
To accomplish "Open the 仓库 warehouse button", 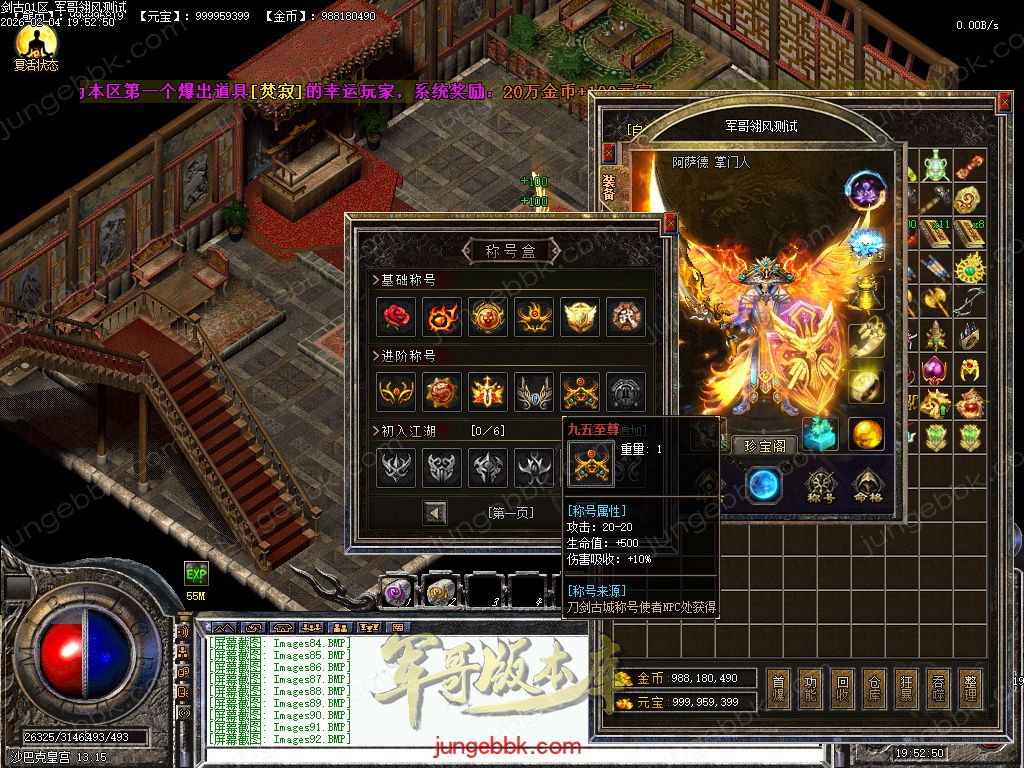I will click(875, 689).
